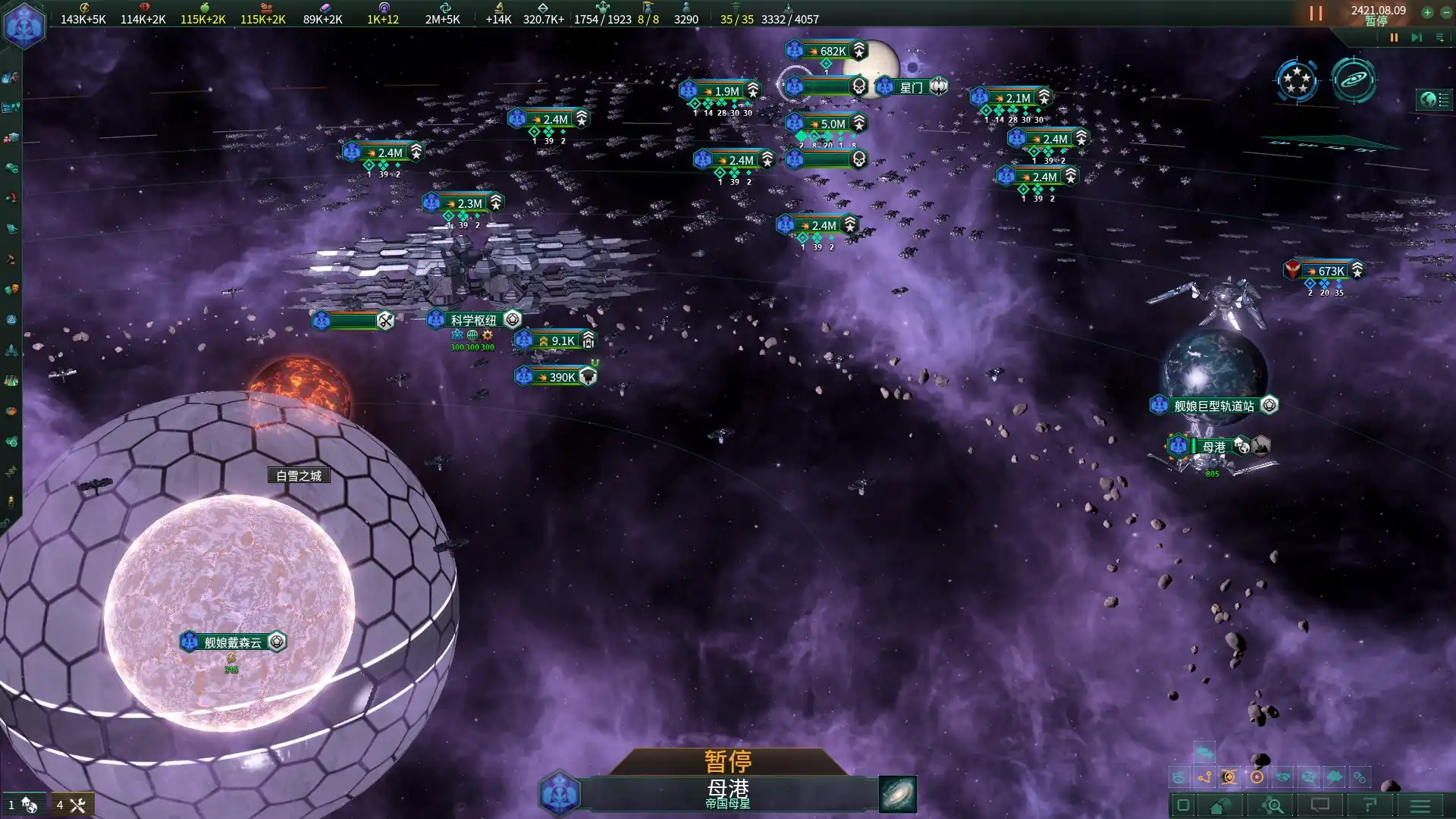The height and width of the screenshot is (819, 1456).
Task: Select the 母港 planet label
Action: pos(1213,447)
